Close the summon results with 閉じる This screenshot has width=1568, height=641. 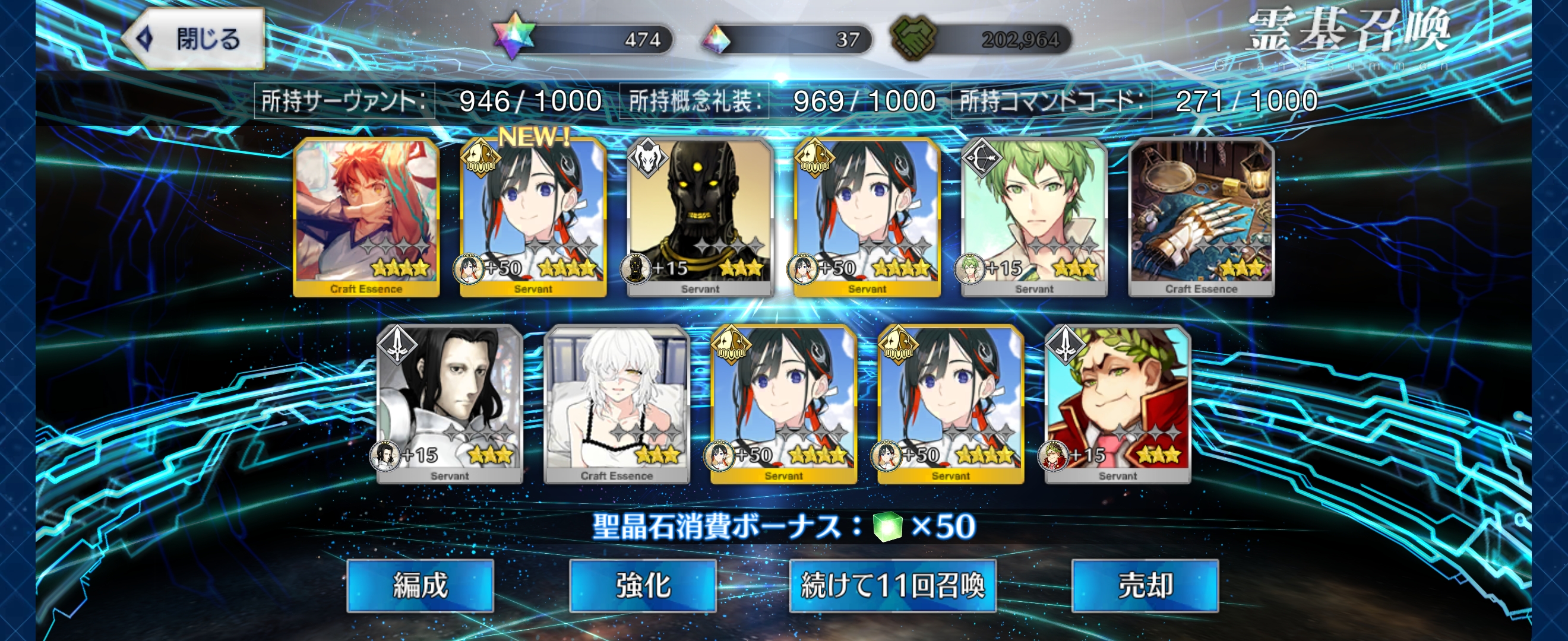tap(195, 39)
